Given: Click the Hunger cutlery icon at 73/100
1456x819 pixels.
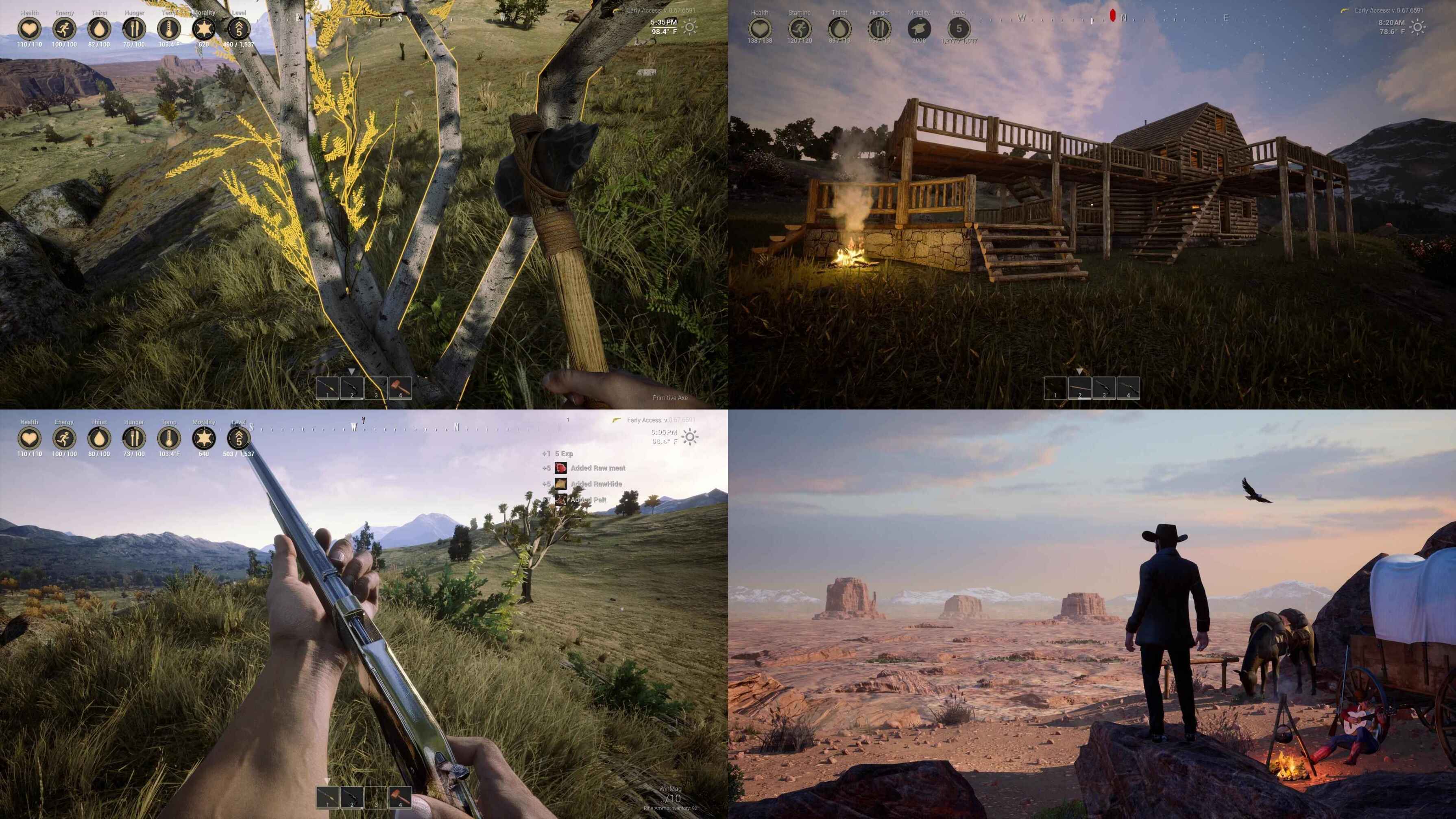Looking at the screenshot, I should [134, 438].
